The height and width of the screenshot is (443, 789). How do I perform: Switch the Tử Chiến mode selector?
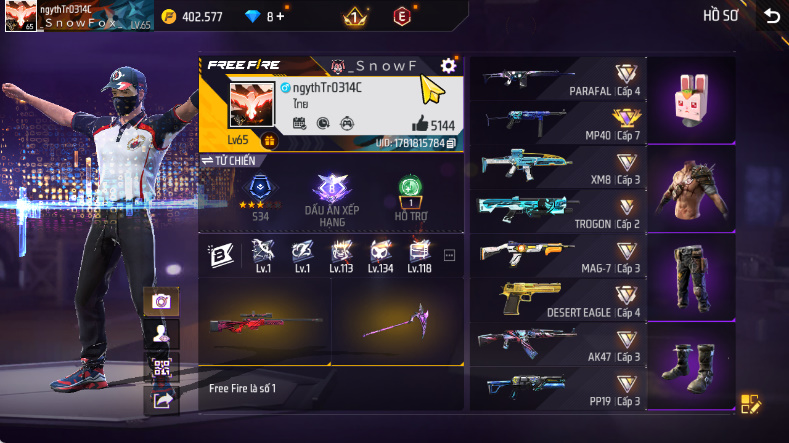[x=229, y=160]
